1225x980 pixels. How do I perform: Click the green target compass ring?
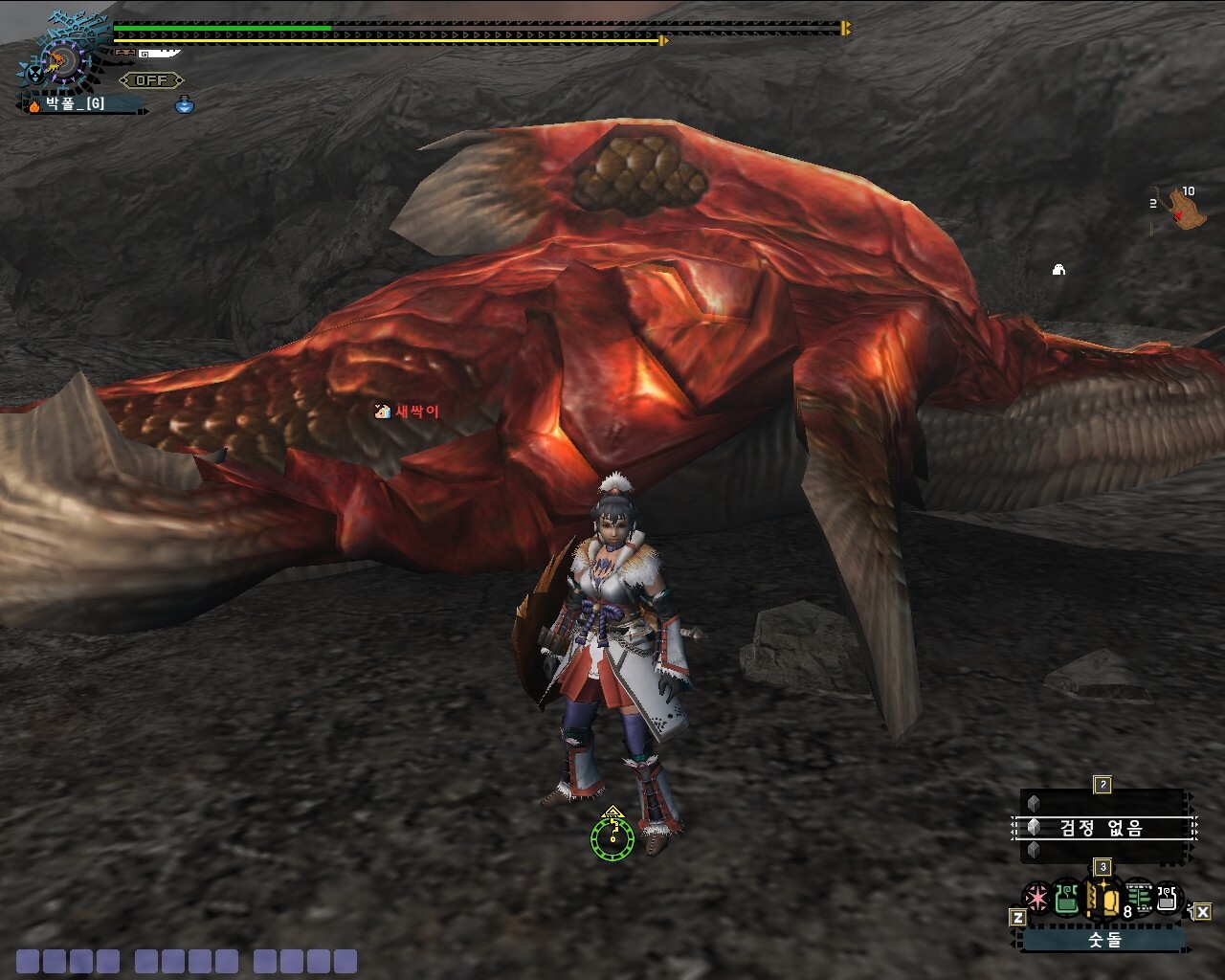pos(612,838)
